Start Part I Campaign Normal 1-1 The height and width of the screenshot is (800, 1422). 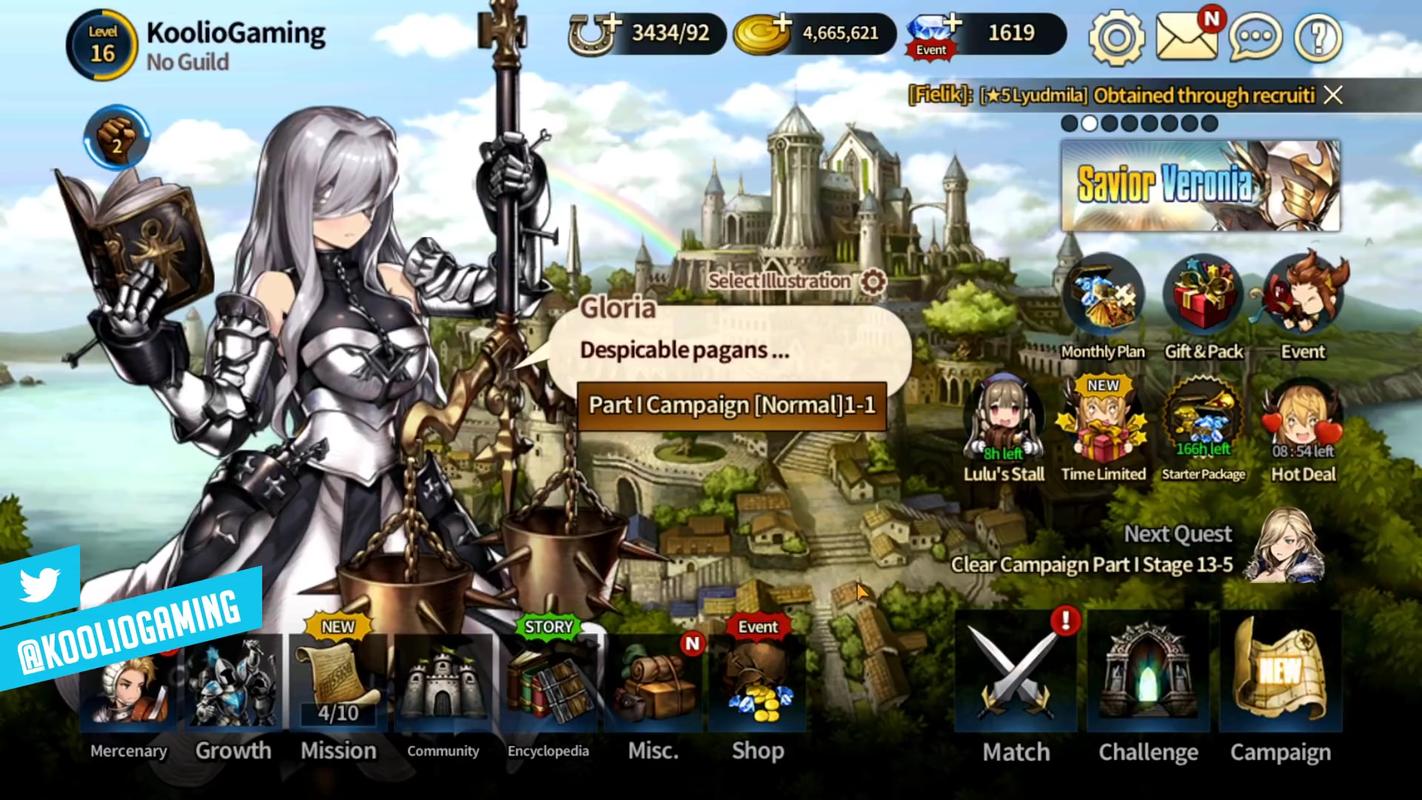731,405
